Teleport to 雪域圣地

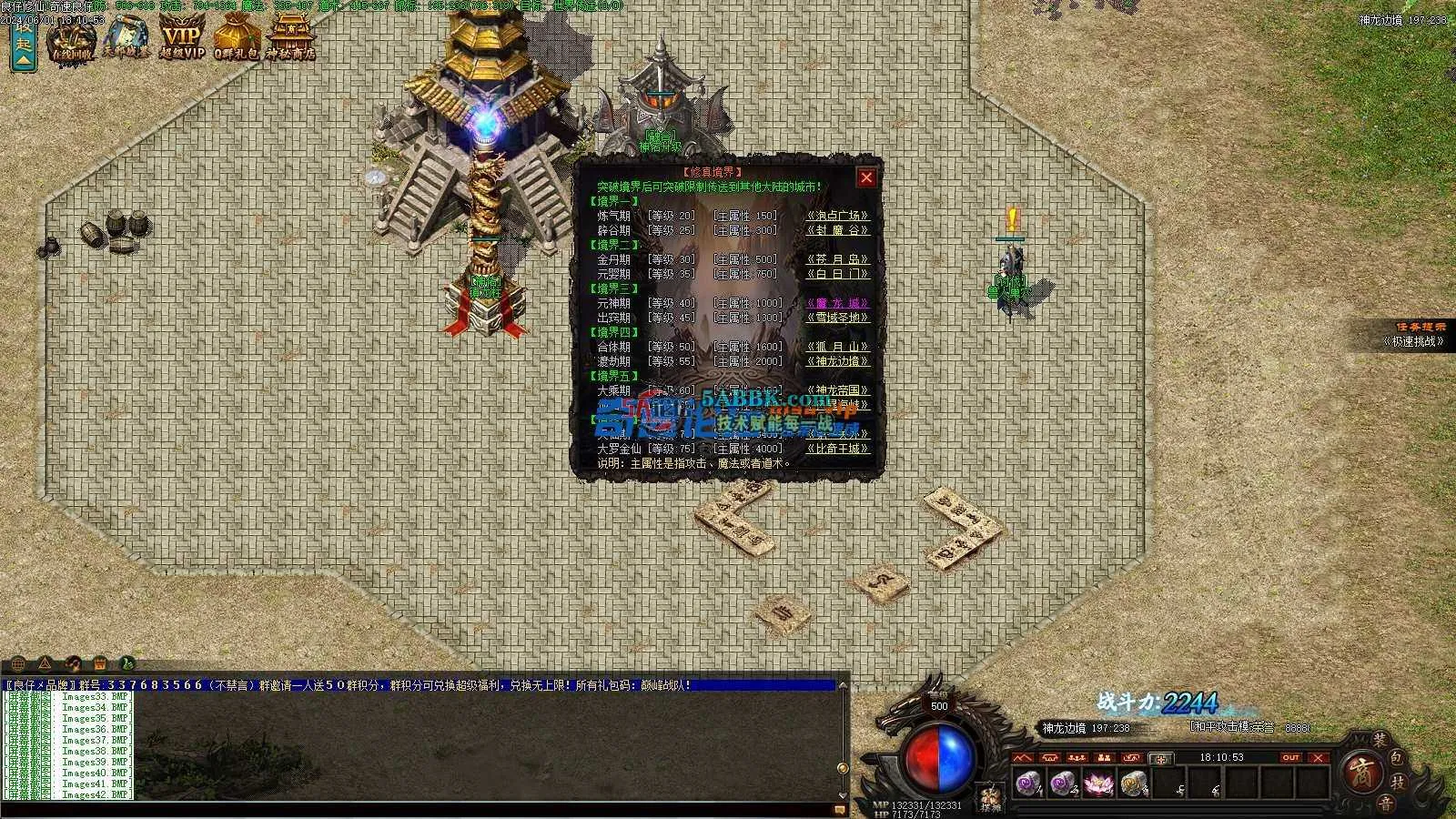pyautogui.click(x=837, y=318)
